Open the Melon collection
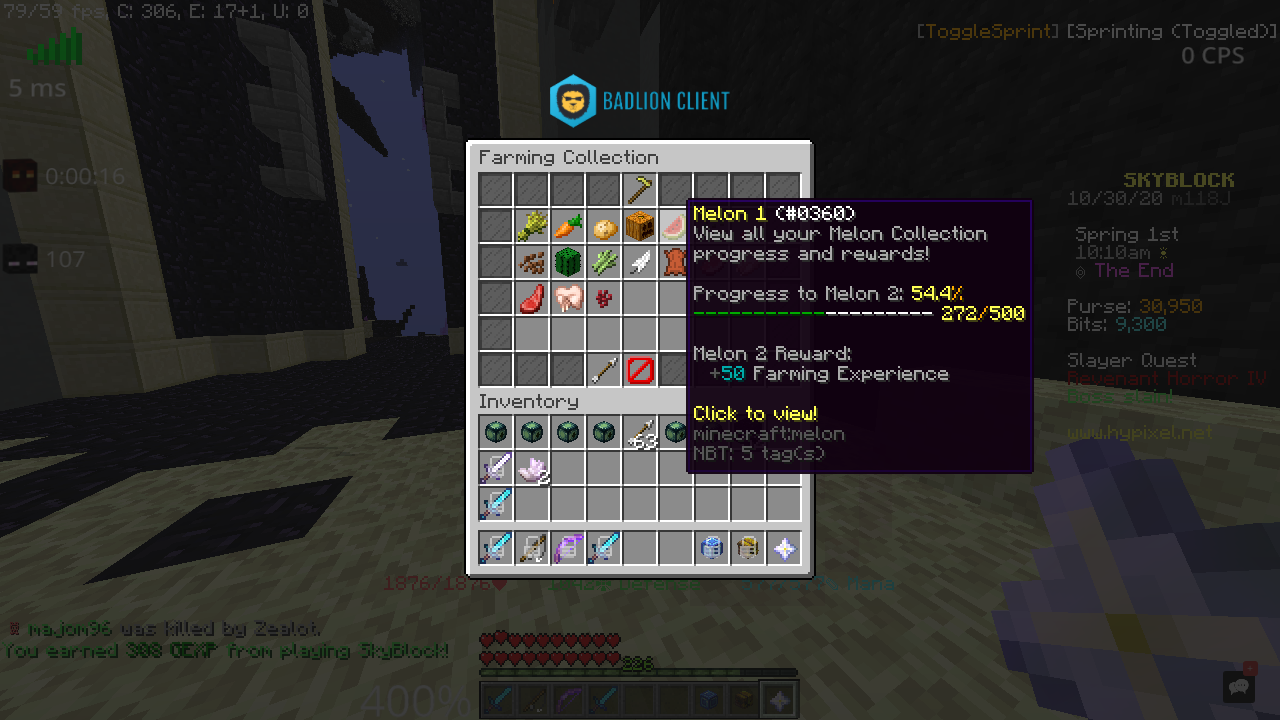The image size is (1280, 720). click(x=677, y=225)
